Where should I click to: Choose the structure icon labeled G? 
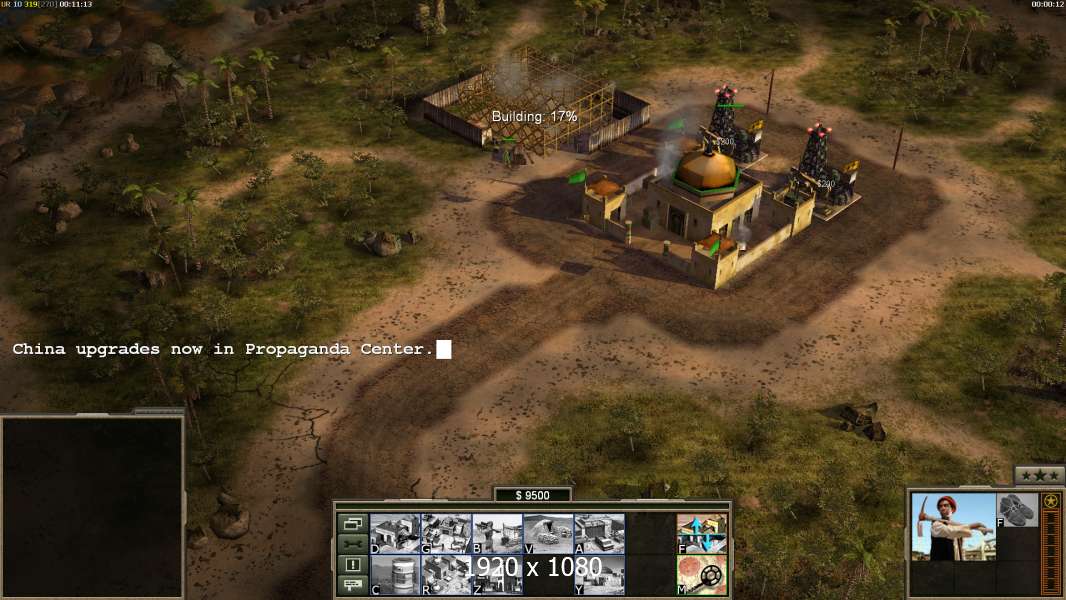click(x=446, y=534)
